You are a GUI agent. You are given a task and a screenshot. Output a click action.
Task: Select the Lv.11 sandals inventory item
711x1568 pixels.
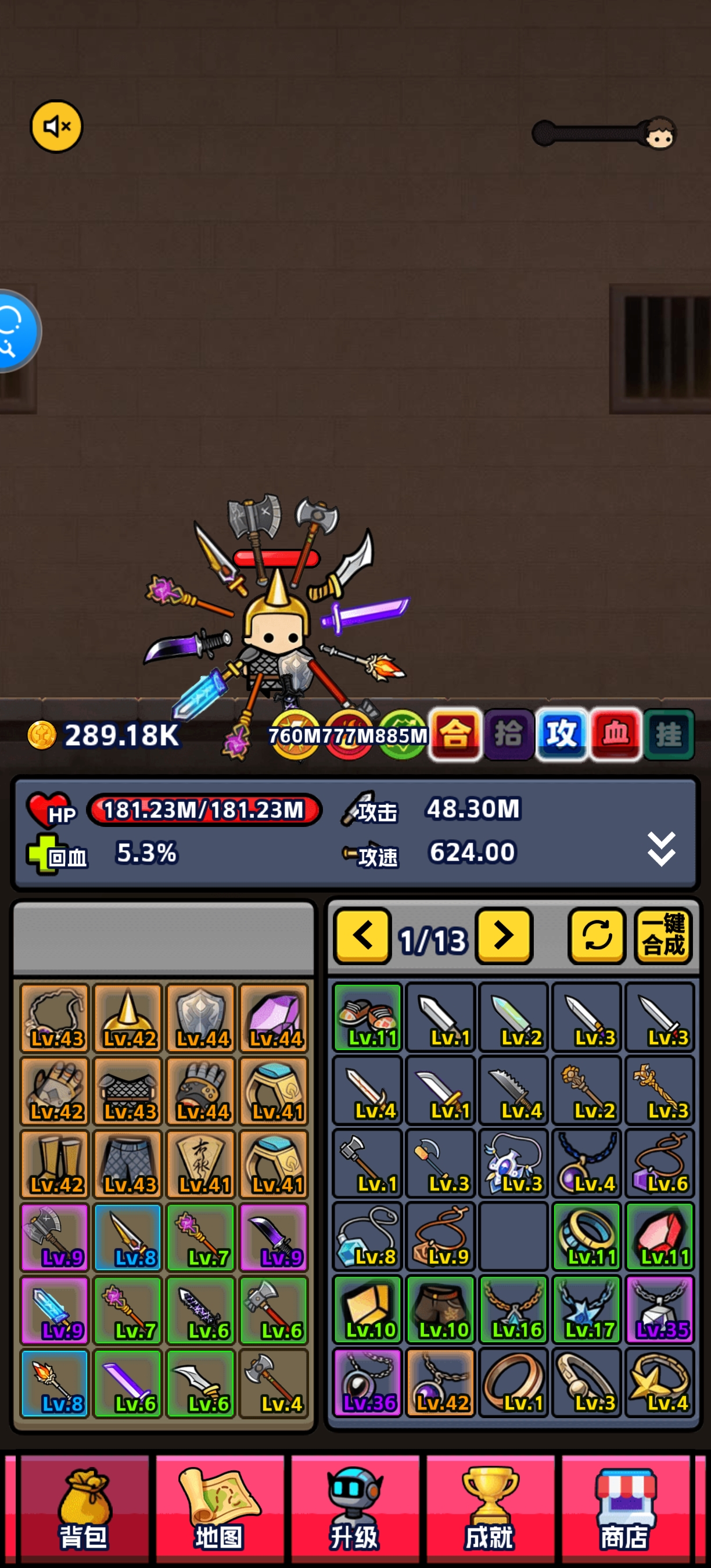point(368,1017)
